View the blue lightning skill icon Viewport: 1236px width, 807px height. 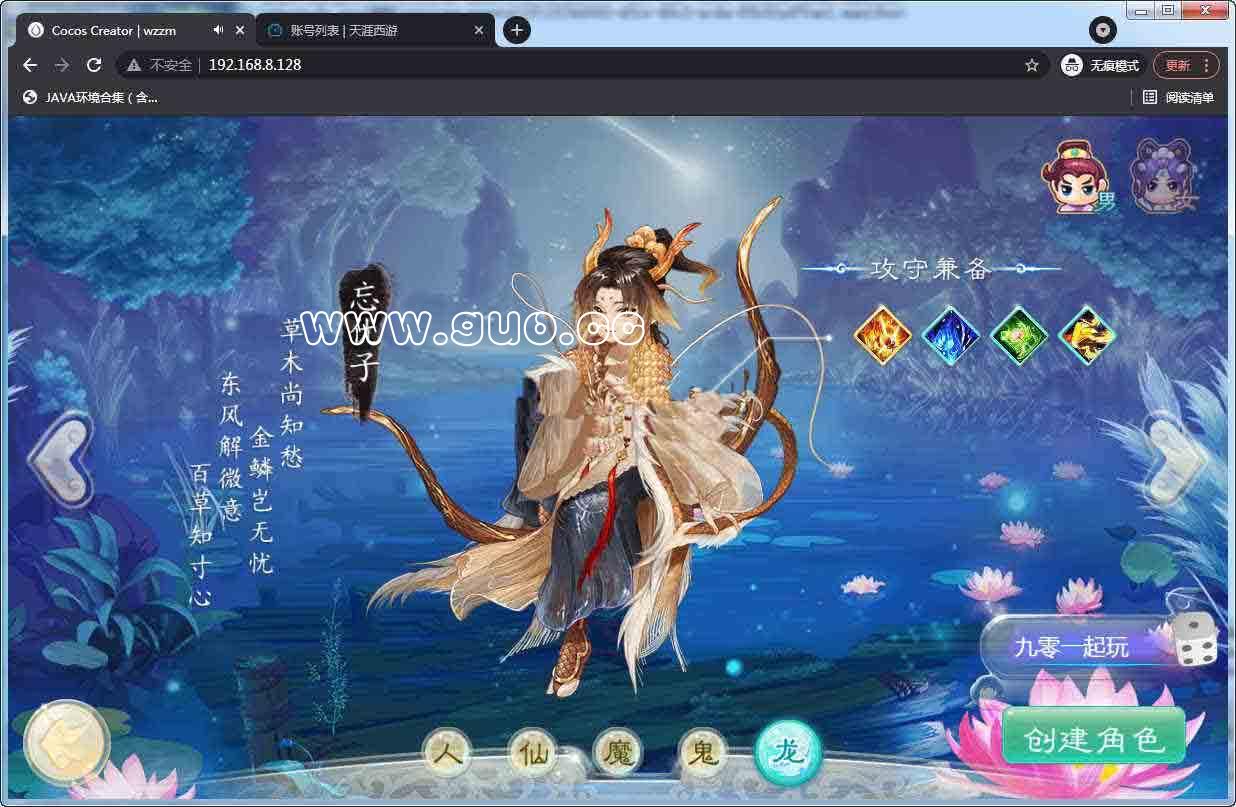950,334
